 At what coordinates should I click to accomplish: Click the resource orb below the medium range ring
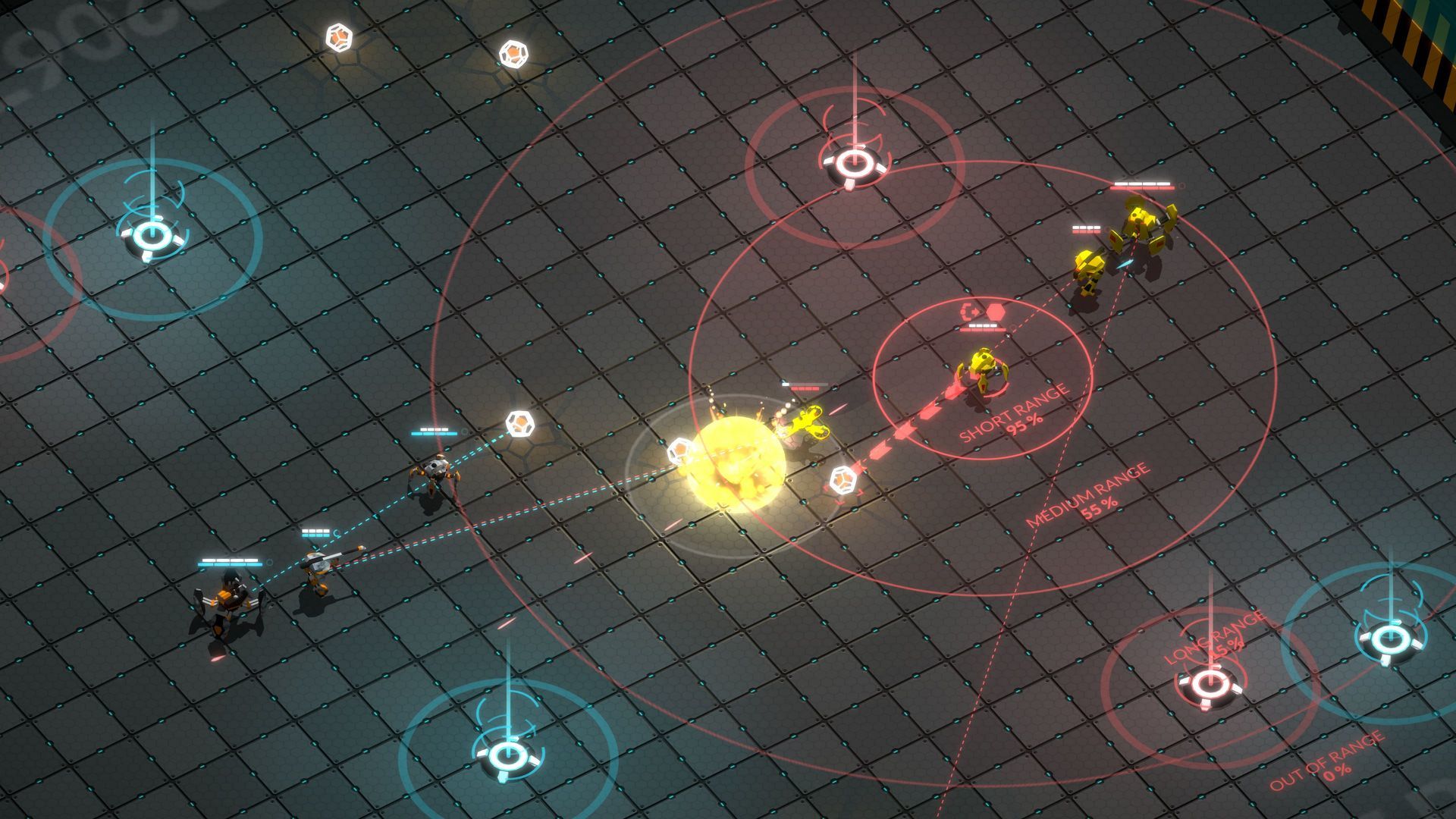844,478
